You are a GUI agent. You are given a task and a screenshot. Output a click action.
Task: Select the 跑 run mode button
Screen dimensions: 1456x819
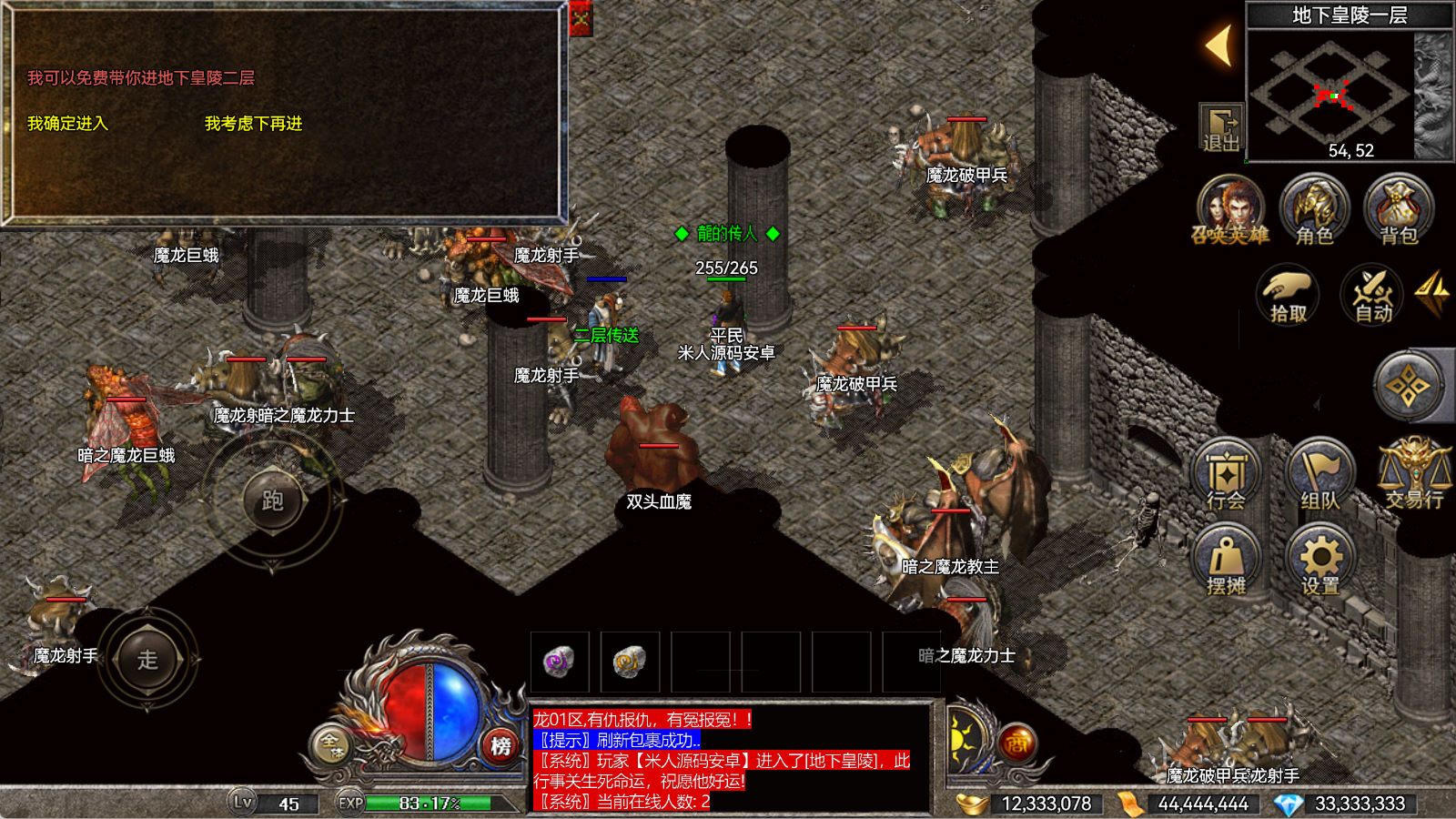(272, 500)
